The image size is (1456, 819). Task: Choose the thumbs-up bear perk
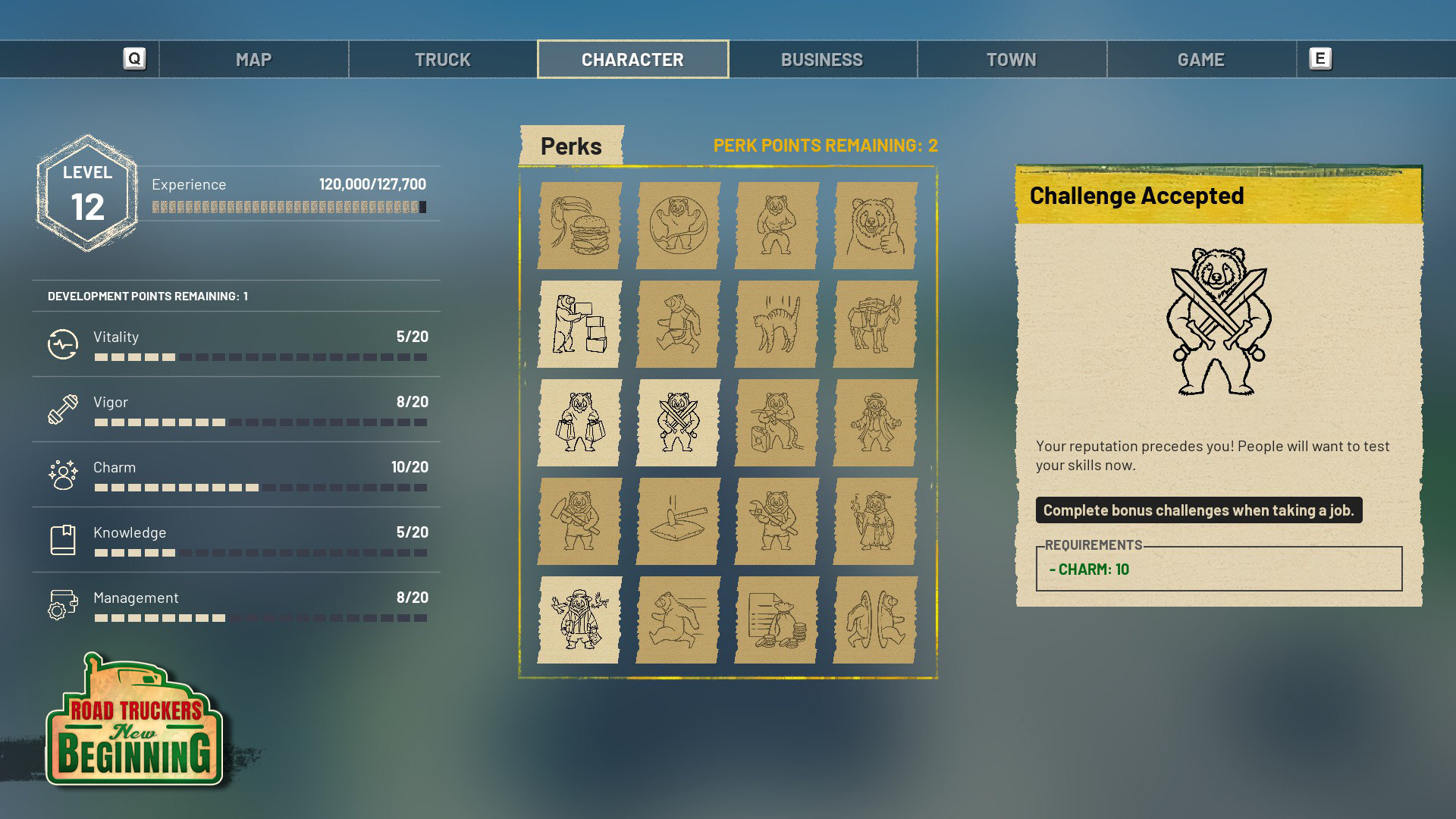875,225
